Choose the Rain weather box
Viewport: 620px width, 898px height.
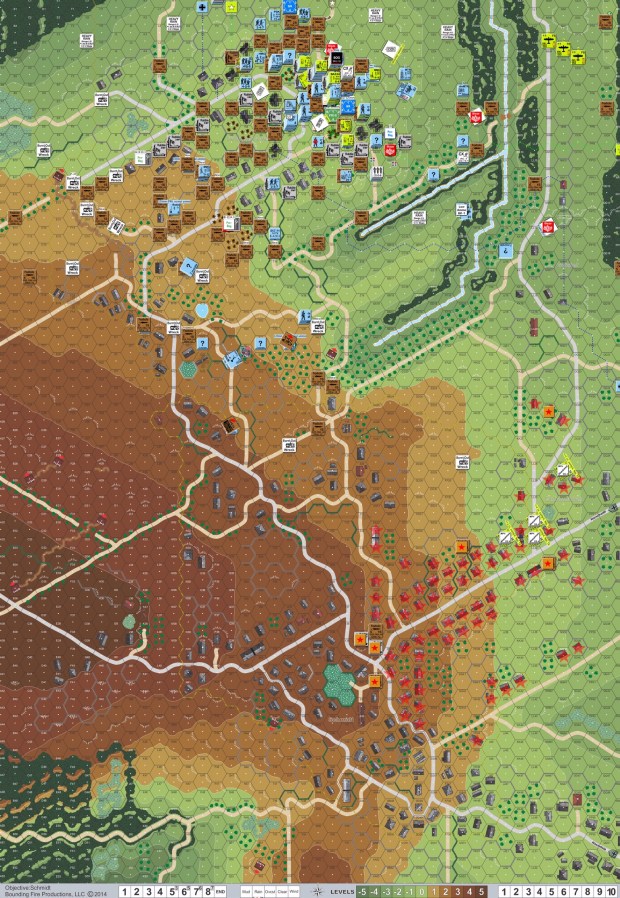pyautogui.click(x=259, y=890)
